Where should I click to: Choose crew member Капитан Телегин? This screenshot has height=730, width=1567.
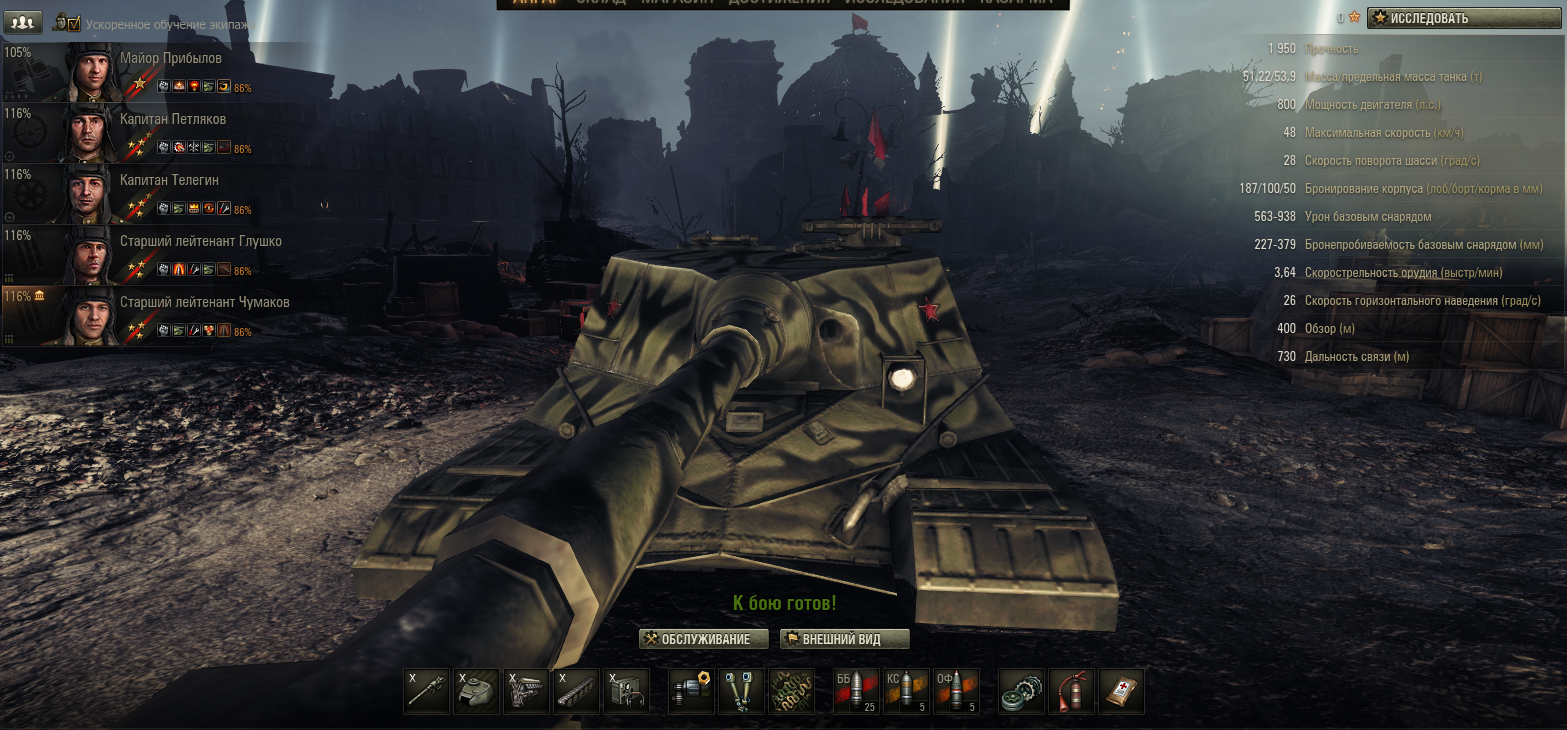170,194
